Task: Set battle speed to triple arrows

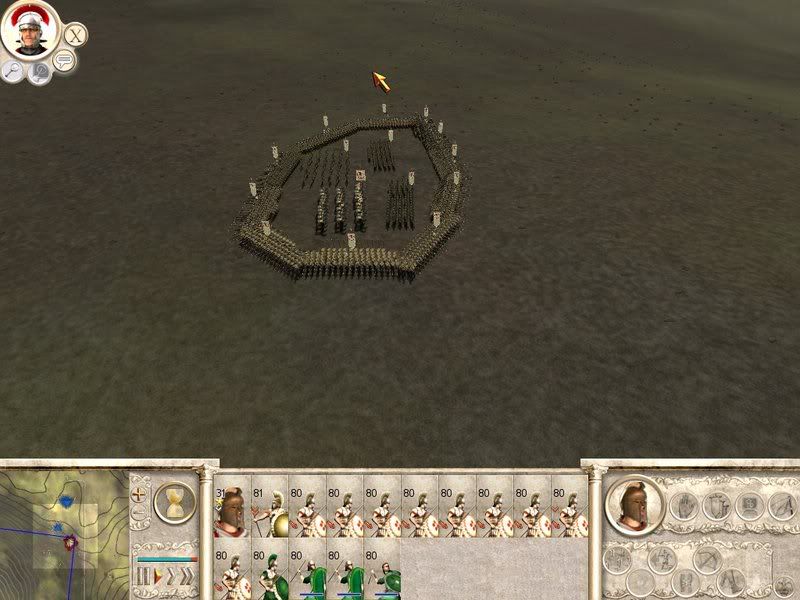Action: [185, 576]
